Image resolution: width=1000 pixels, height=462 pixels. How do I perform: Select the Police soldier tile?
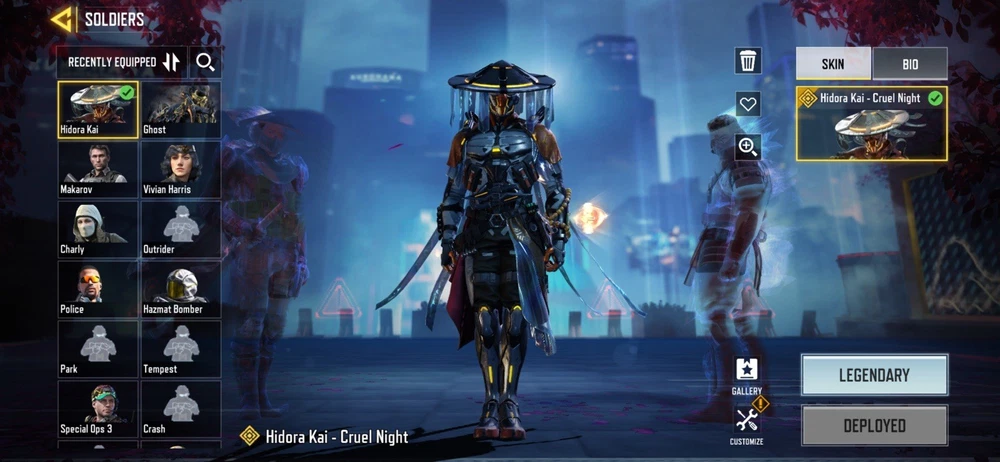(x=98, y=289)
